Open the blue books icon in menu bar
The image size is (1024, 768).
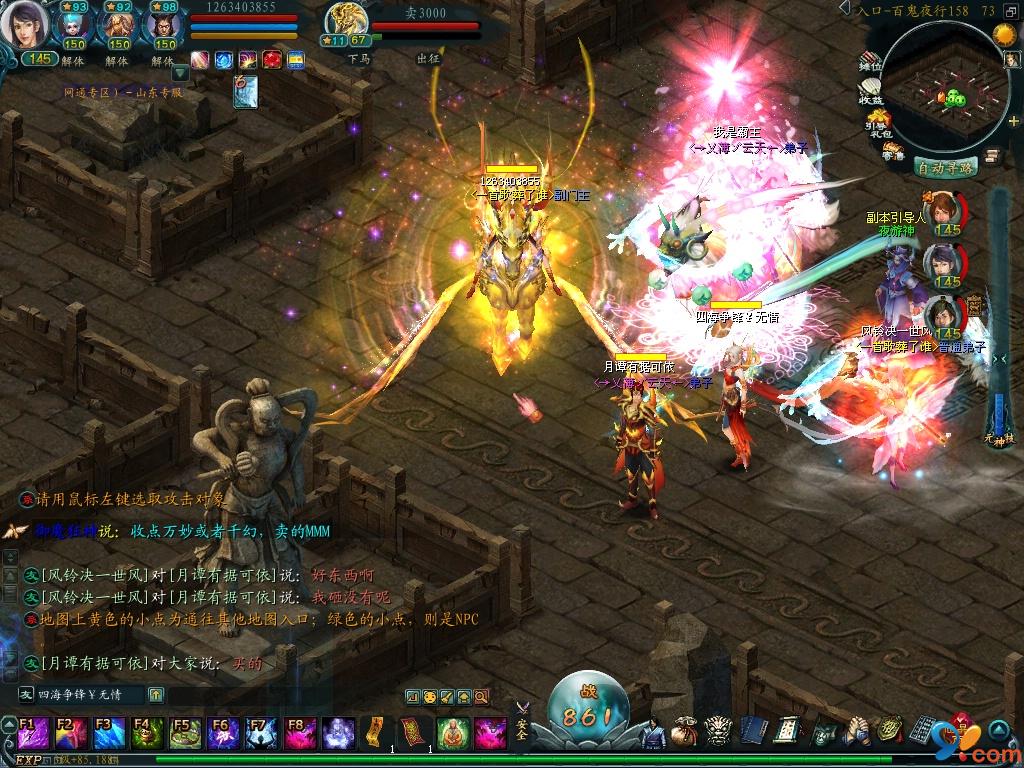(x=751, y=732)
